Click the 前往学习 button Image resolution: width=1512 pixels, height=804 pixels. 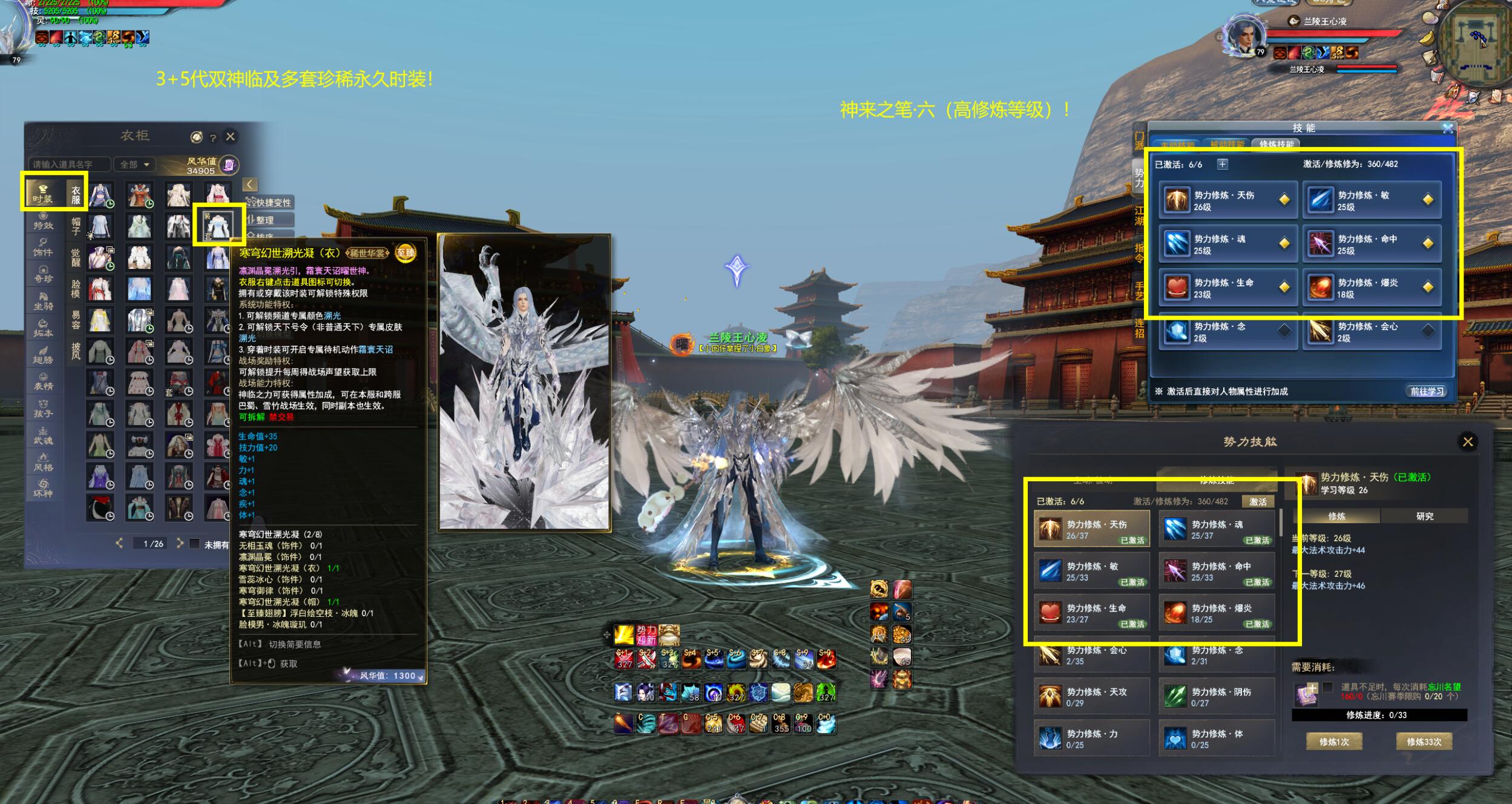click(x=1427, y=391)
